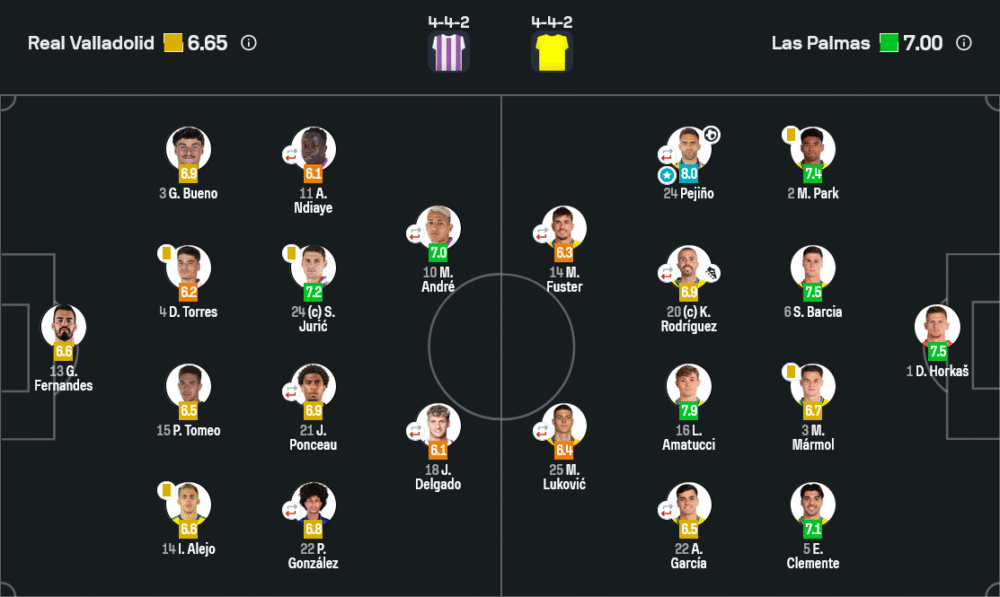Select the Las Palmas yellow kit icon
Viewport: 1000px width, 597px height.
point(551,51)
